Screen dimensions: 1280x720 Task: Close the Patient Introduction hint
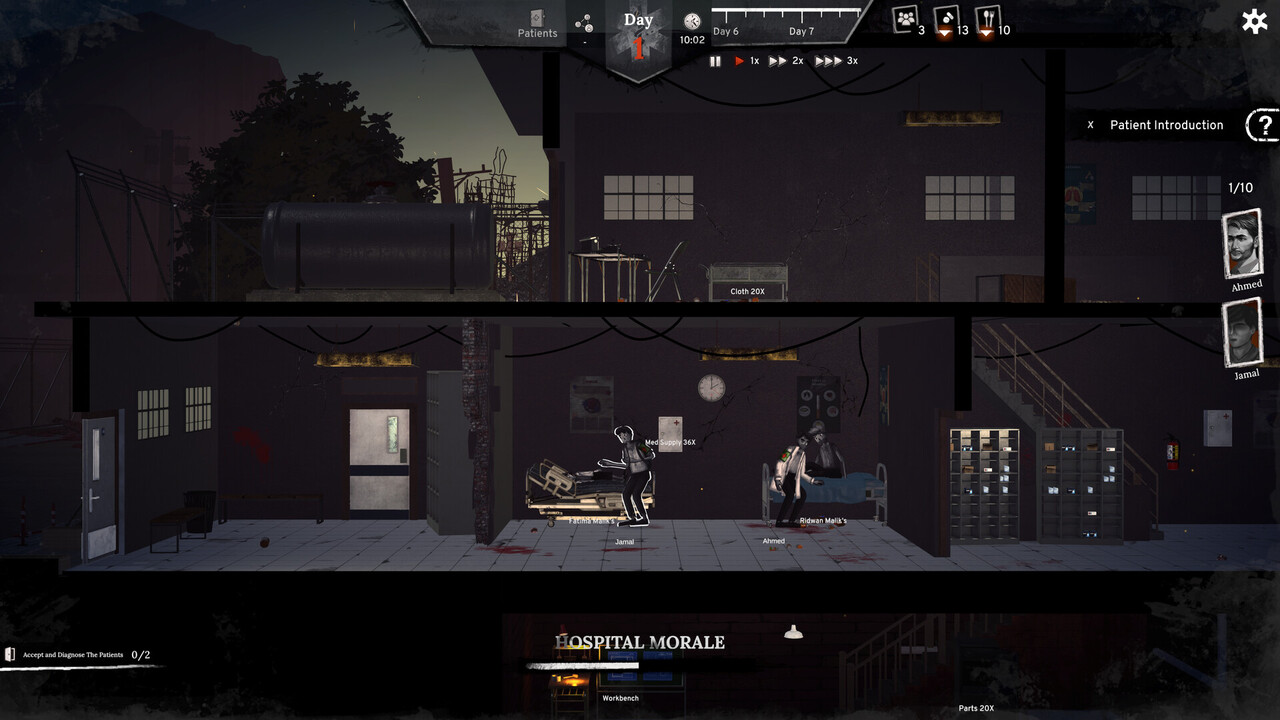pyautogui.click(x=1090, y=125)
